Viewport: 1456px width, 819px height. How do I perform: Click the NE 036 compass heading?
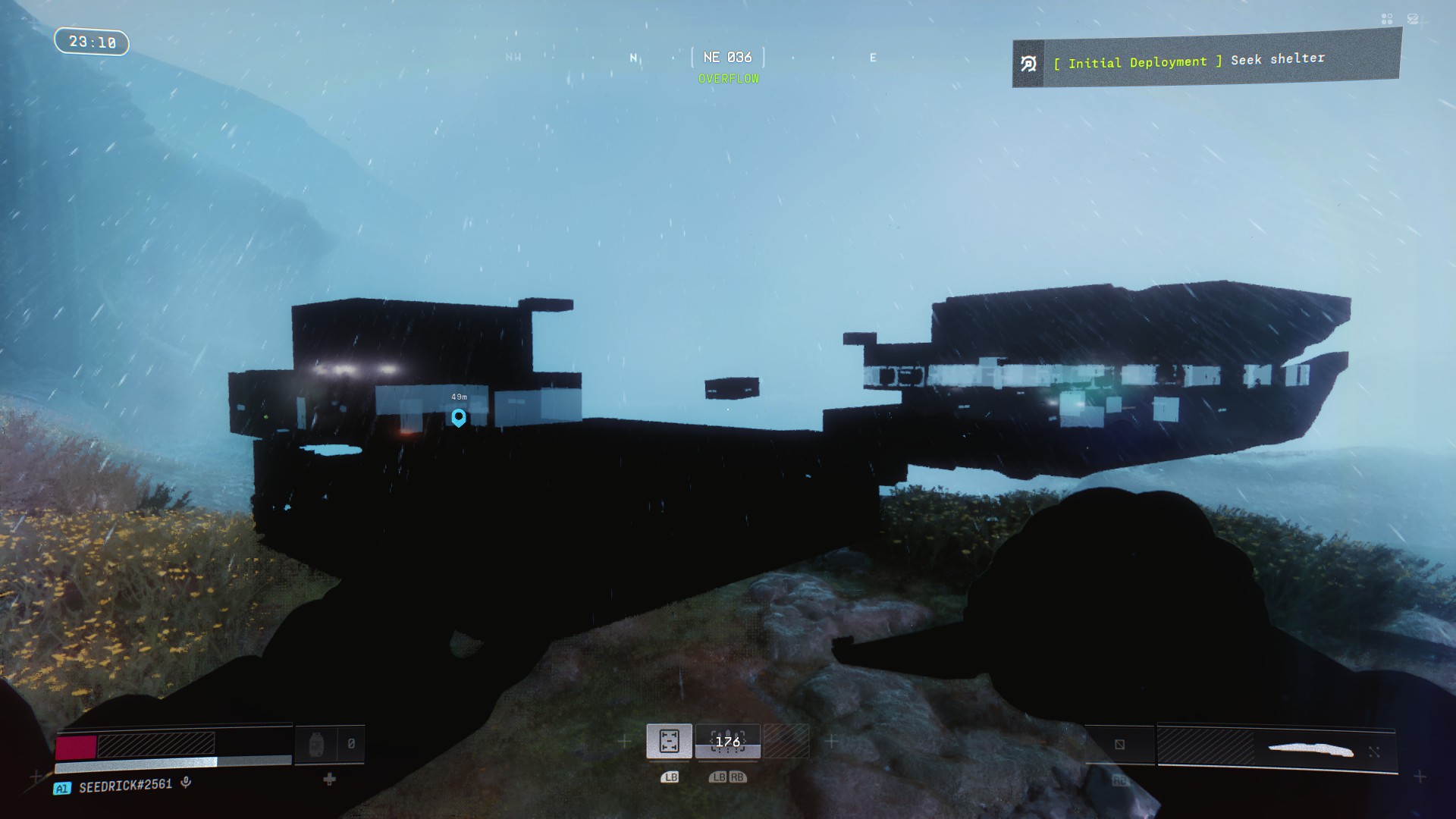click(727, 58)
